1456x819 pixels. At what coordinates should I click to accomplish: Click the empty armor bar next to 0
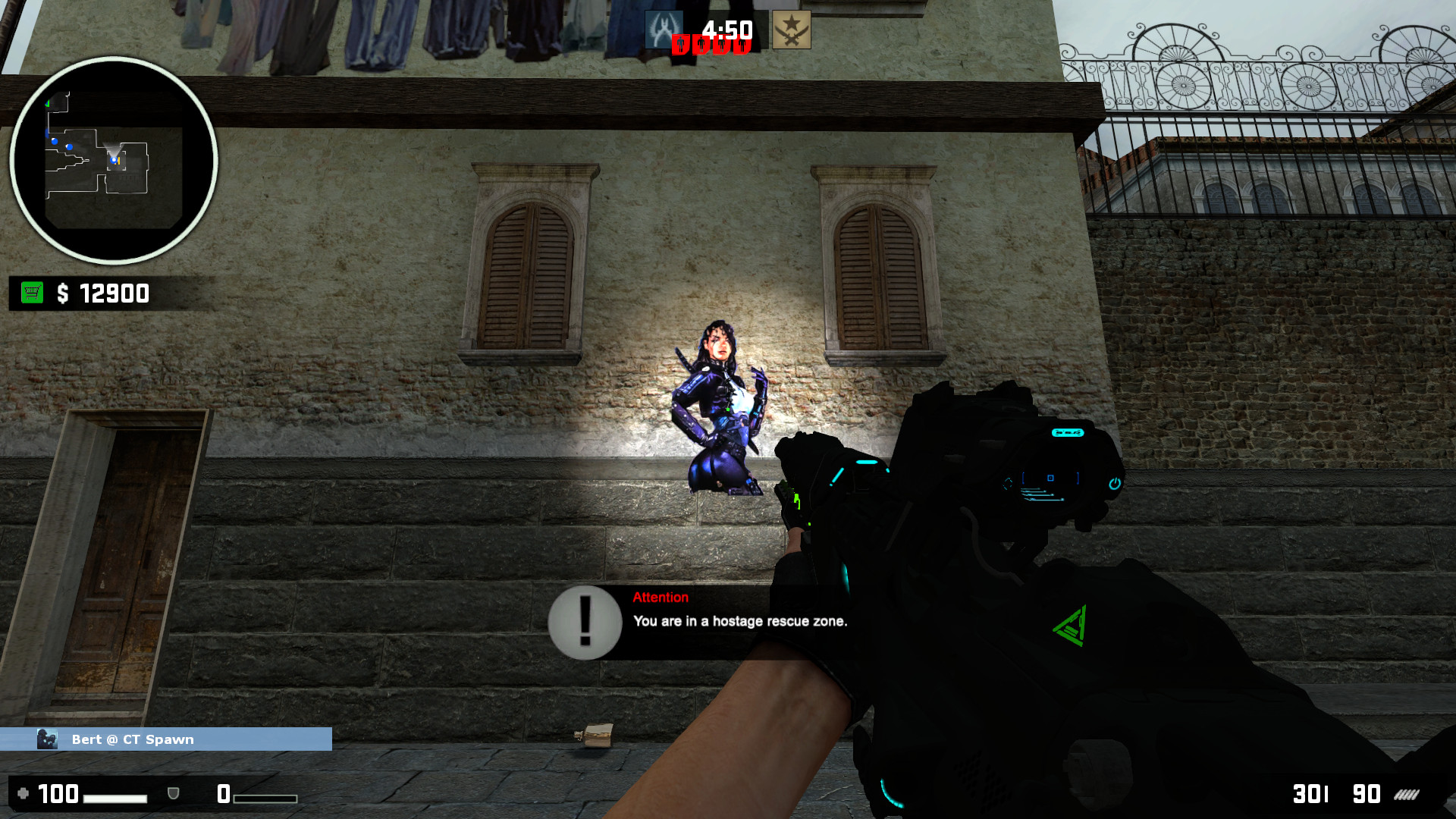pos(265,798)
